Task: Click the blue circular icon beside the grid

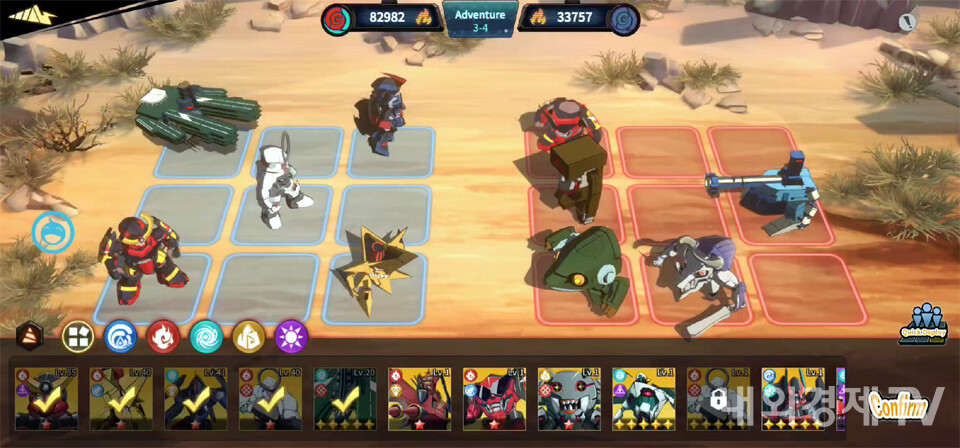Action: 53,232
